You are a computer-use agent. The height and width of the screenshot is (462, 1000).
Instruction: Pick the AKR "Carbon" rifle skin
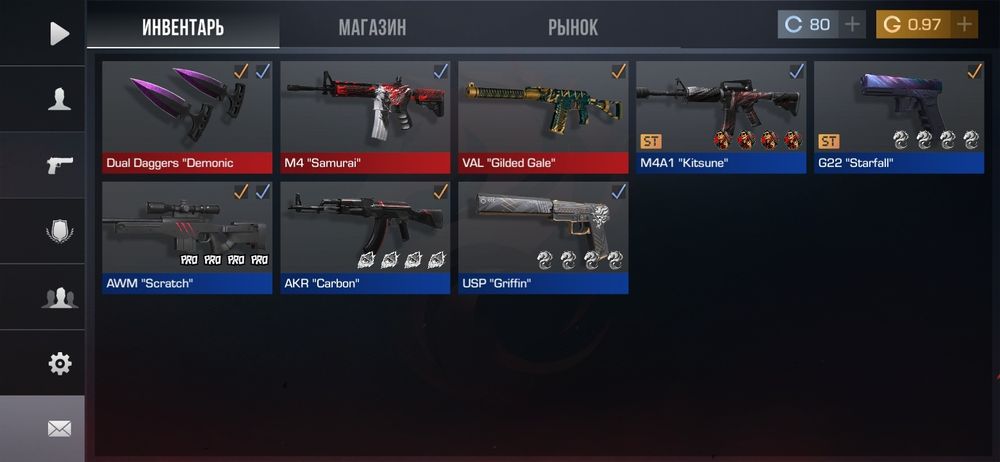point(365,237)
